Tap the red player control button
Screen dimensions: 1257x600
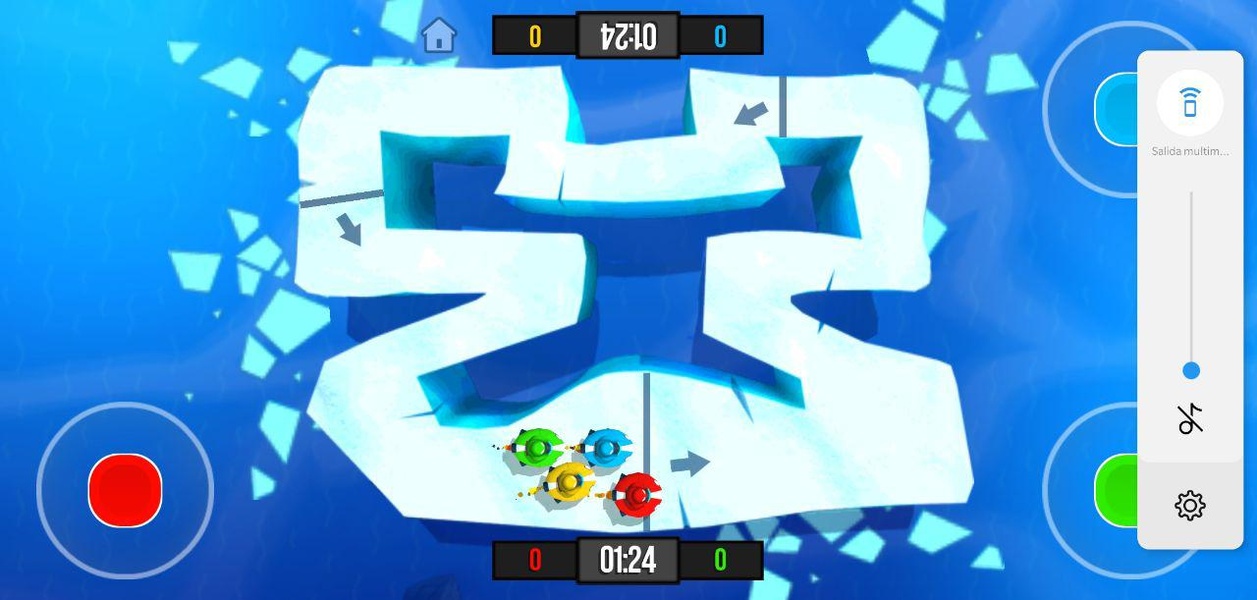[x=125, y=490]
